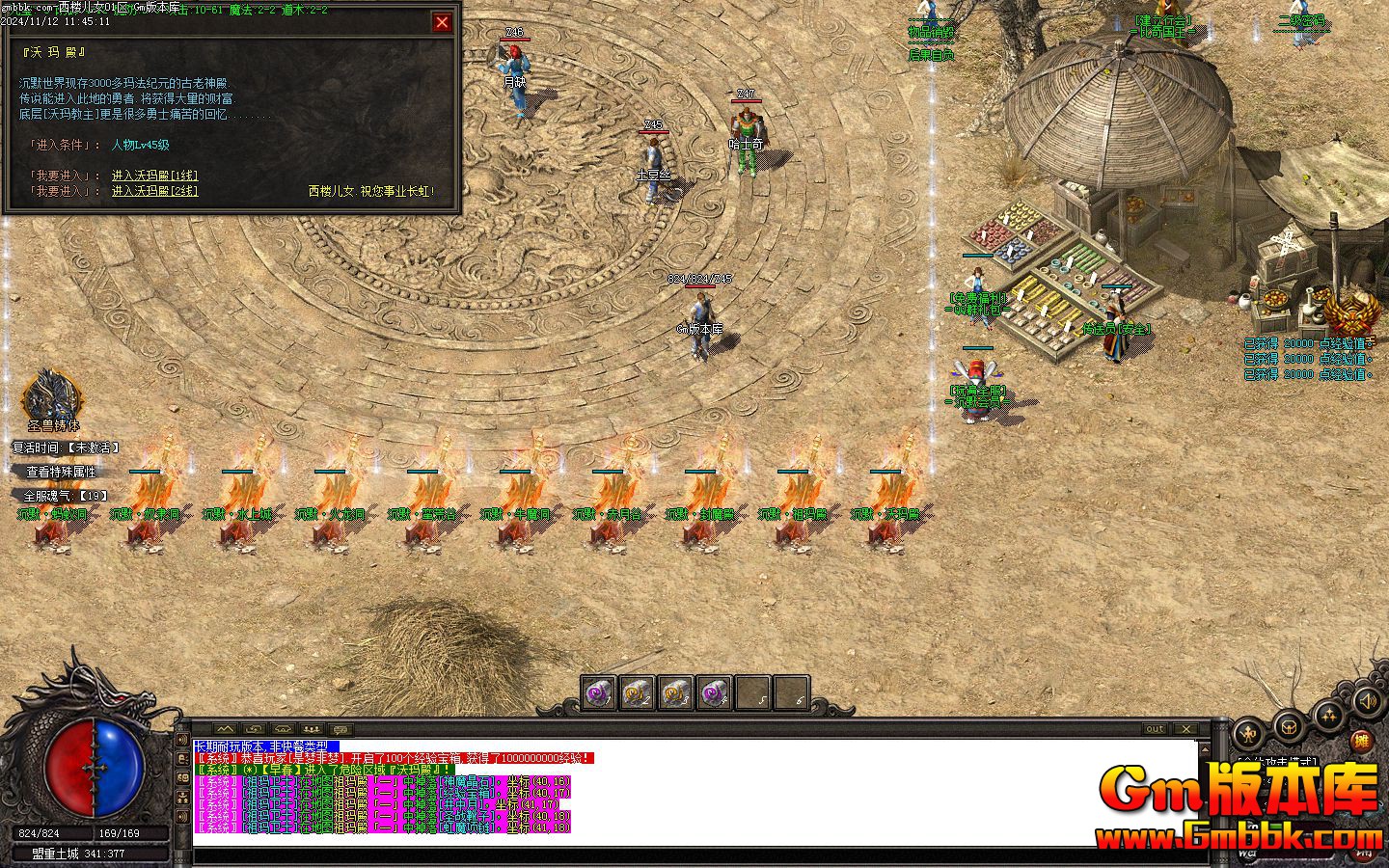Viewport: 1389px width, 868px height.
Task: Close the 沃玛殿 dialog window
Action: [442, 22]
